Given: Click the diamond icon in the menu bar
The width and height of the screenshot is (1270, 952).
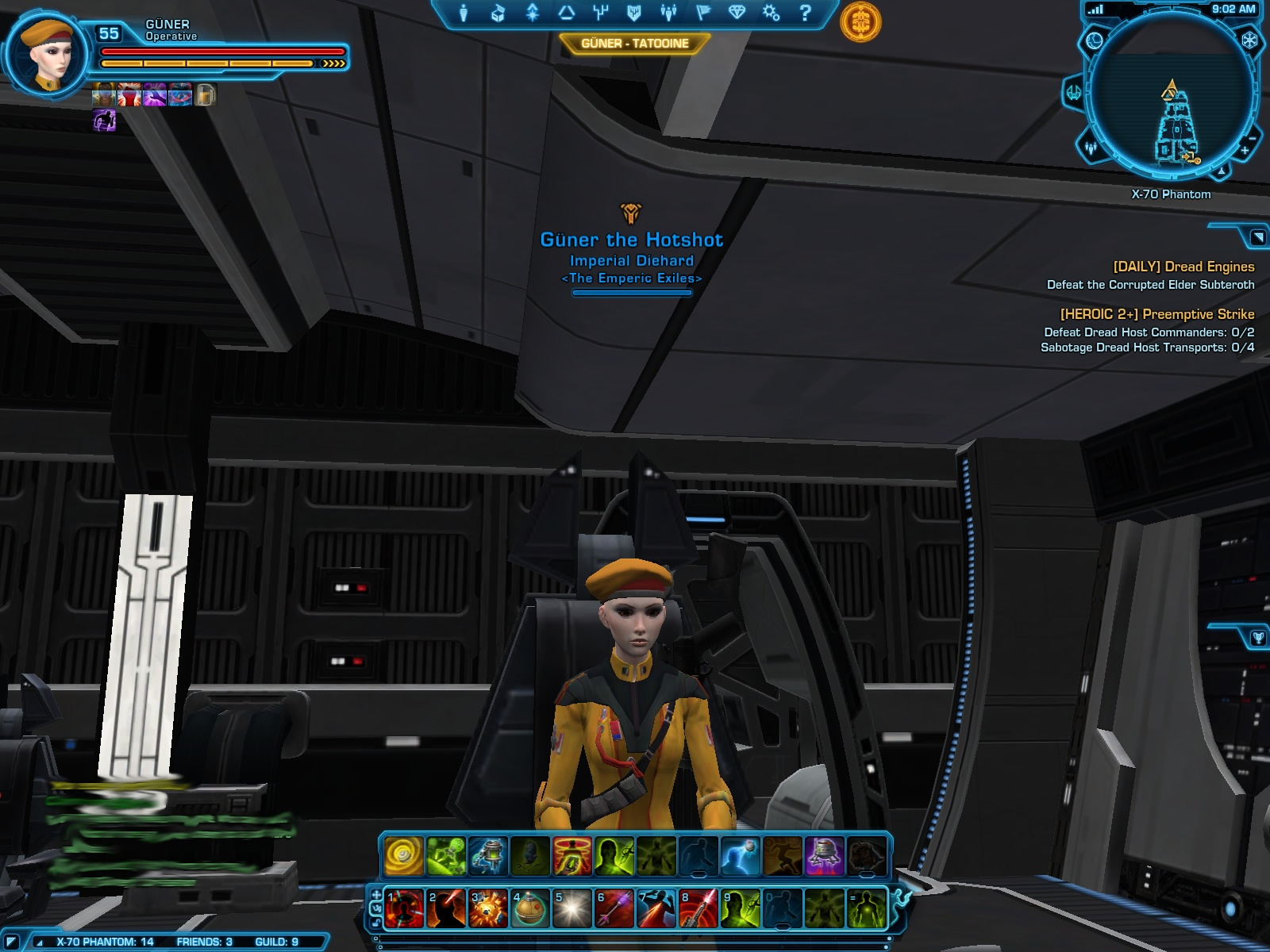Looking at the screenshot, I should pyautogui.click(x=737, y=13).
